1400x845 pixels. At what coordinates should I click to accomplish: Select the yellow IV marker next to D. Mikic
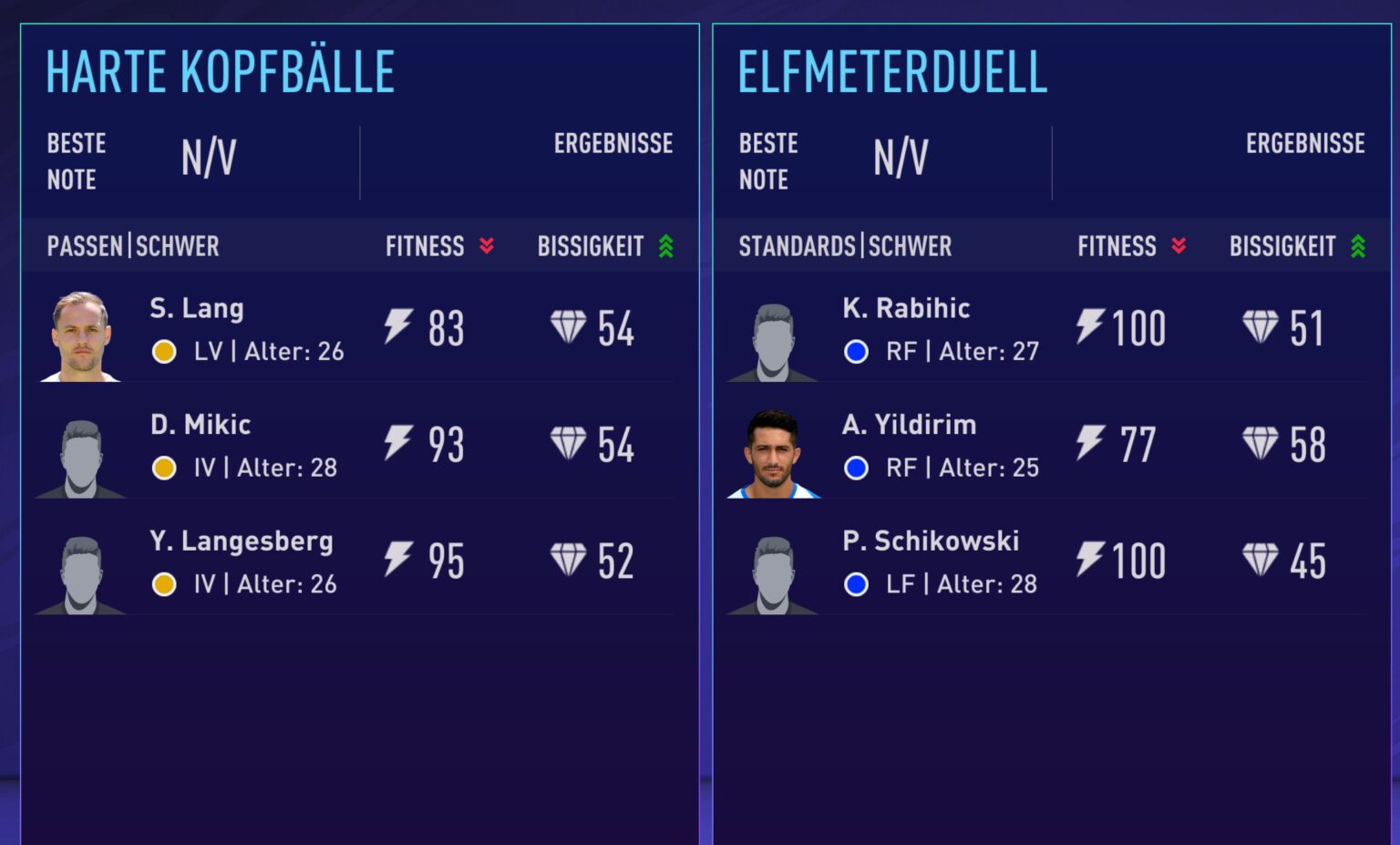164,468
